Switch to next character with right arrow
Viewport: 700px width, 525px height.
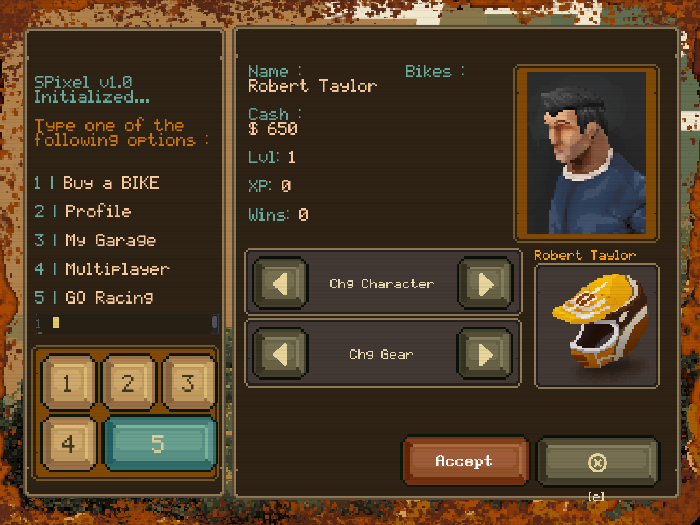point(485,284)
